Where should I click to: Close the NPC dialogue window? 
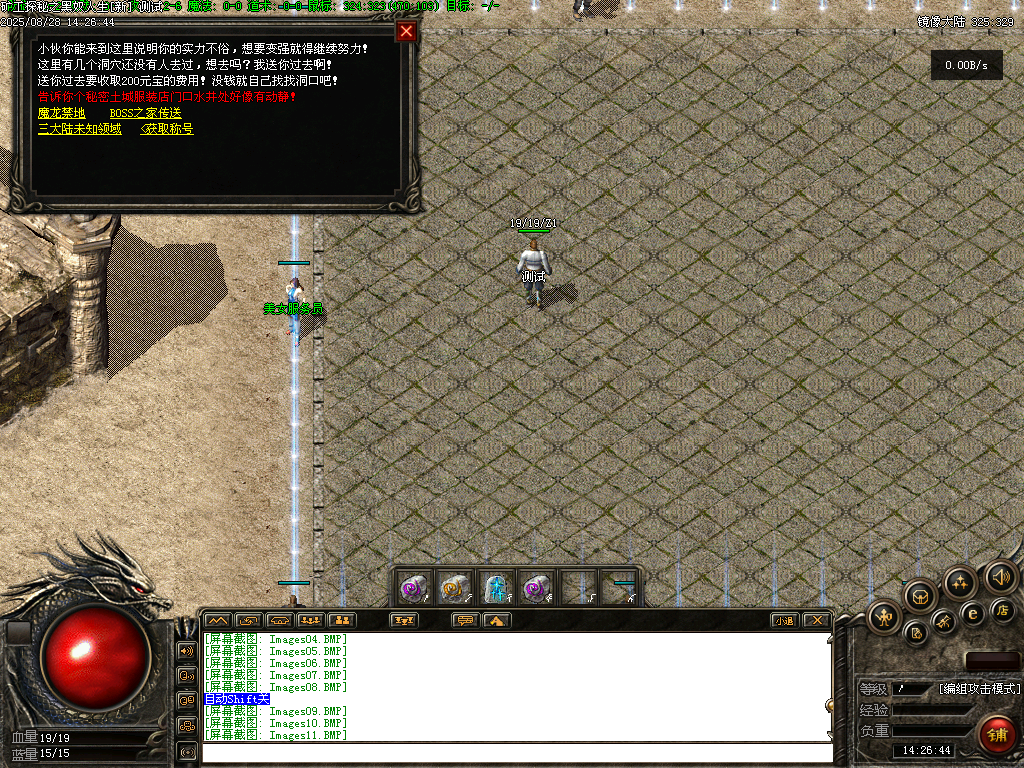[406, 31]
